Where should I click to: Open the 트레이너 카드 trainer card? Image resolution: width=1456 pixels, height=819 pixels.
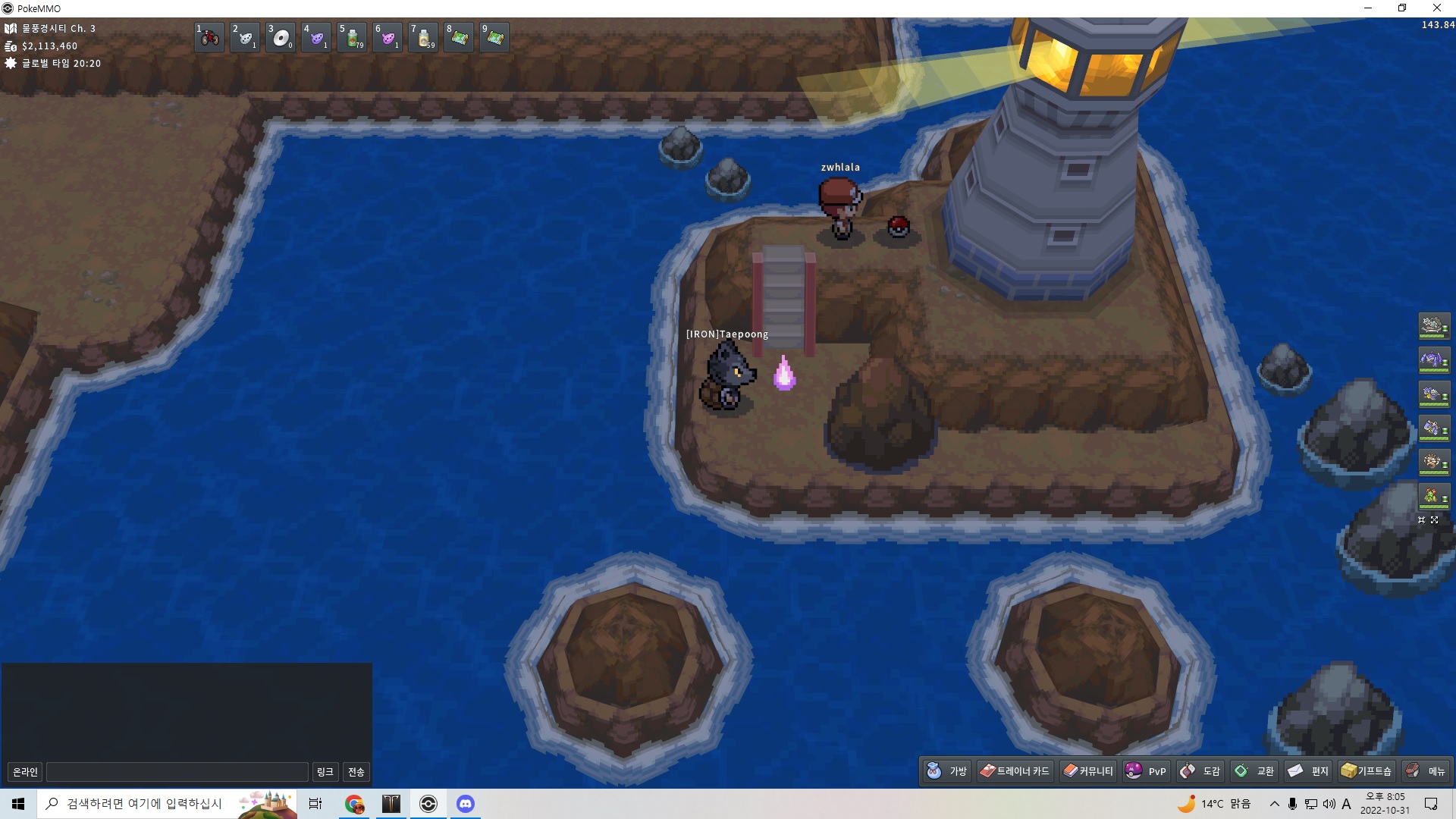click(1015, 771)
